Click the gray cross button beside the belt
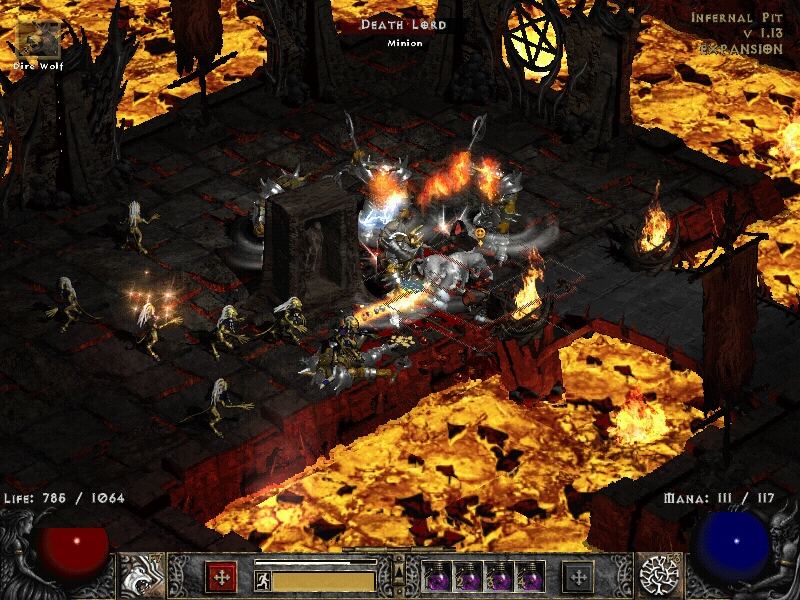The height and width of the screenshot is (600, 800). pyautogui.click(x=578, y=576)
